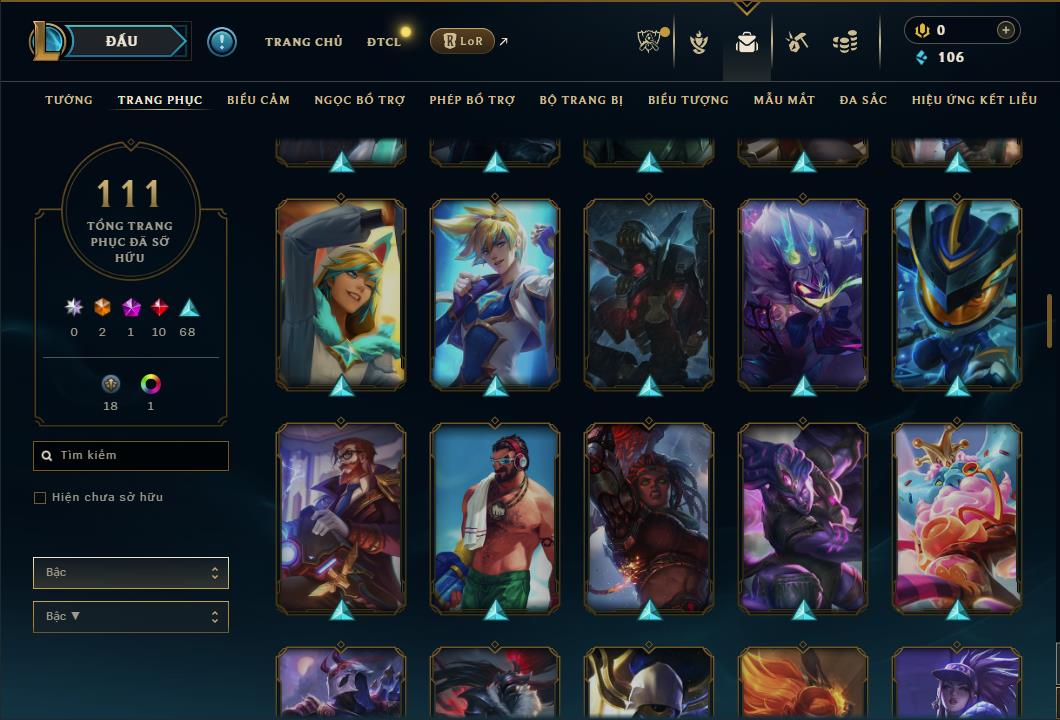Click the ĐẤU play button
Viewport: 1060px width, 720px height.
point(122,41)
